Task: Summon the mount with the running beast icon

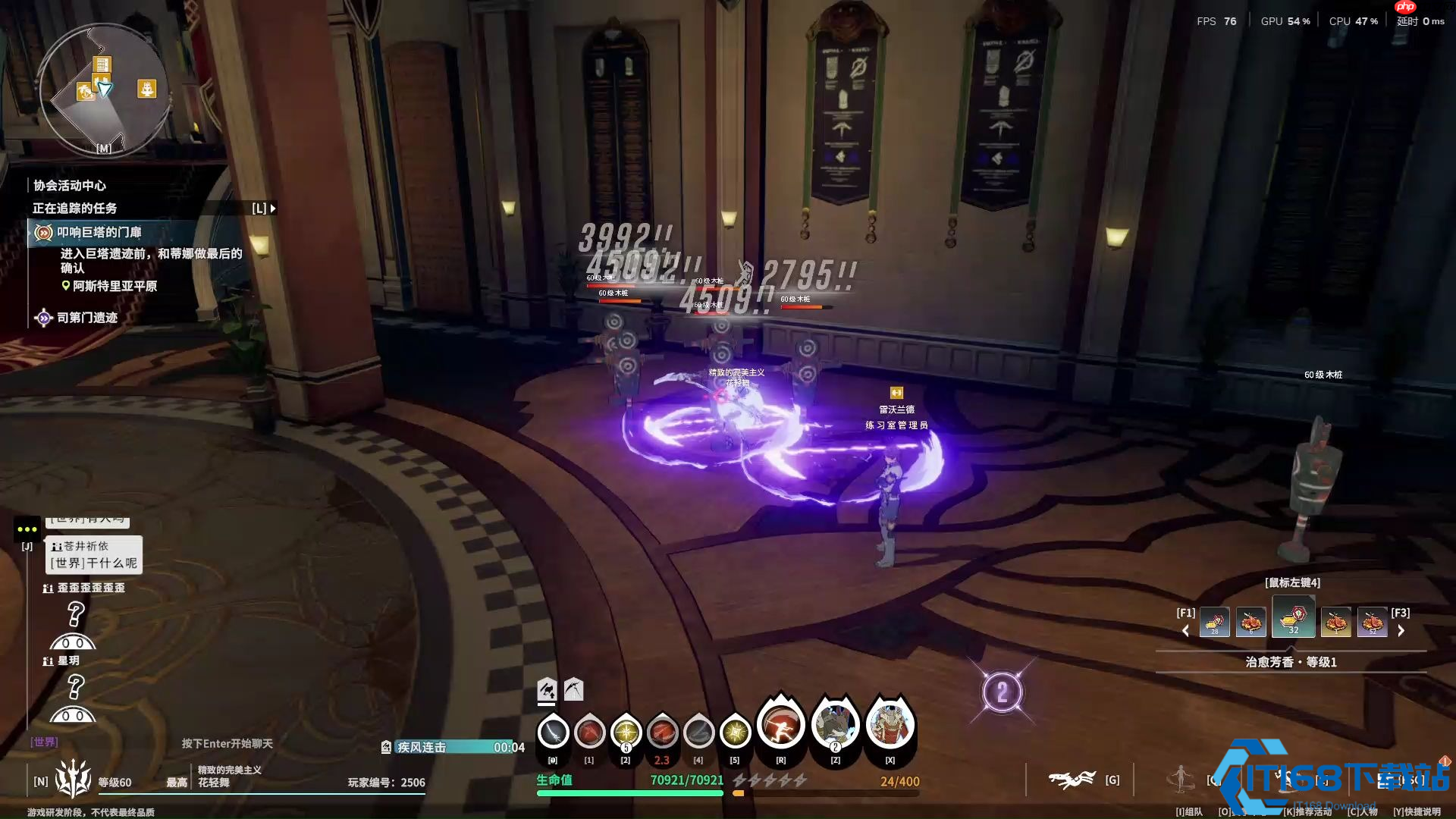Action: tap(1072, 779)
